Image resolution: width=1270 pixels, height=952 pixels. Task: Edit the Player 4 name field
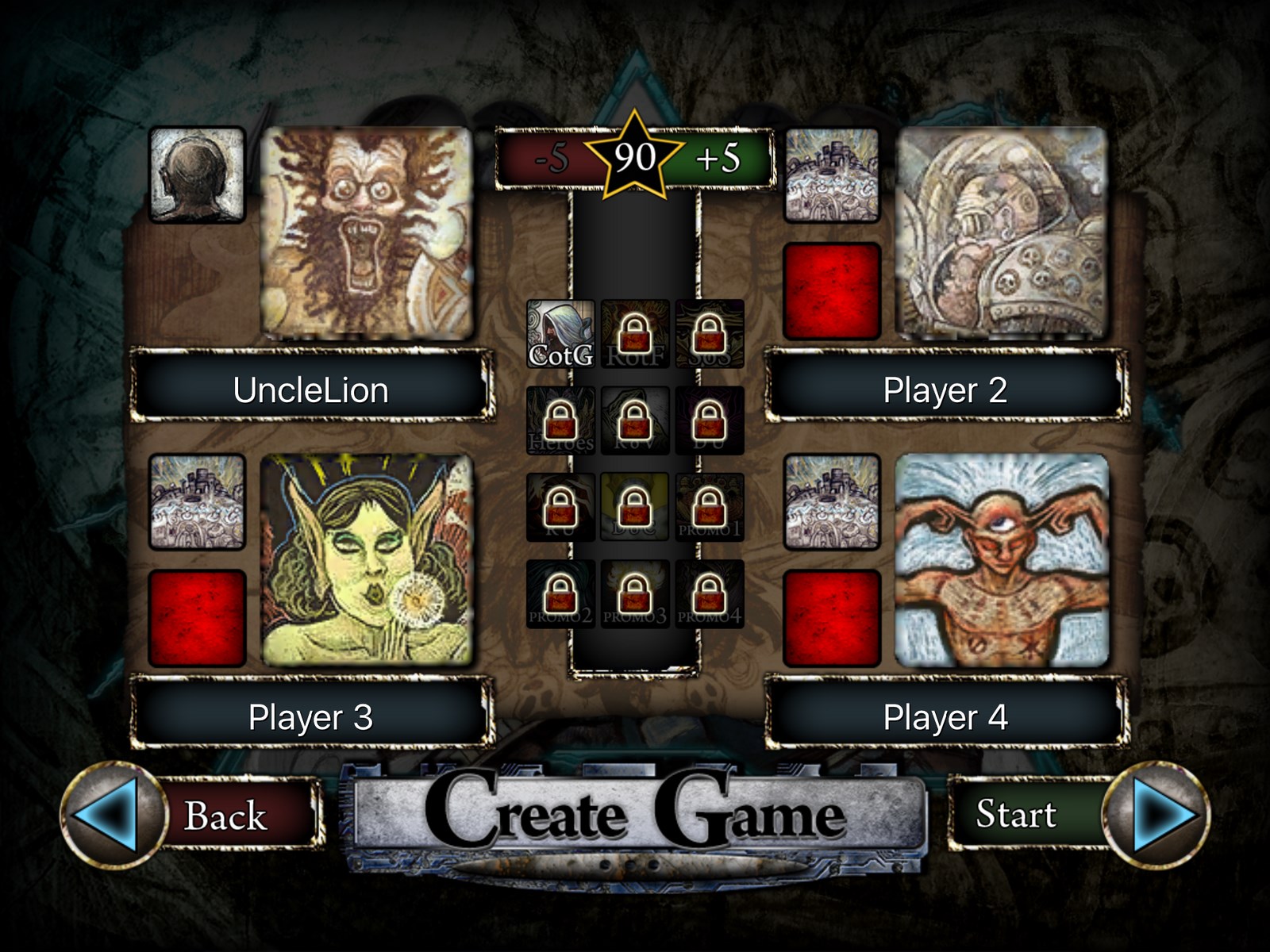[945, 717]
